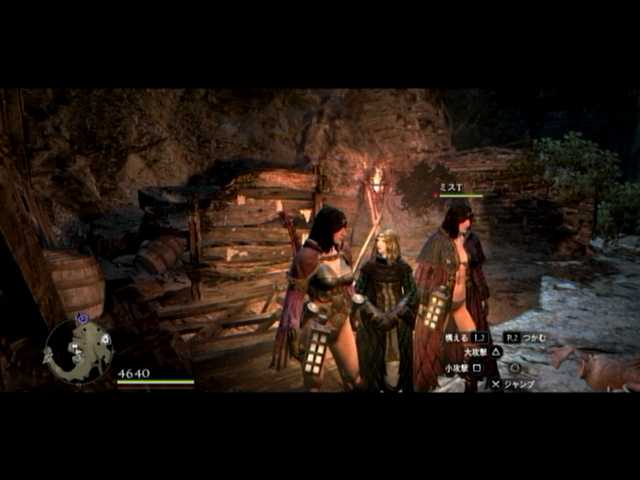Open the circular minimap
640x480 pixels.
coord(77,350)
